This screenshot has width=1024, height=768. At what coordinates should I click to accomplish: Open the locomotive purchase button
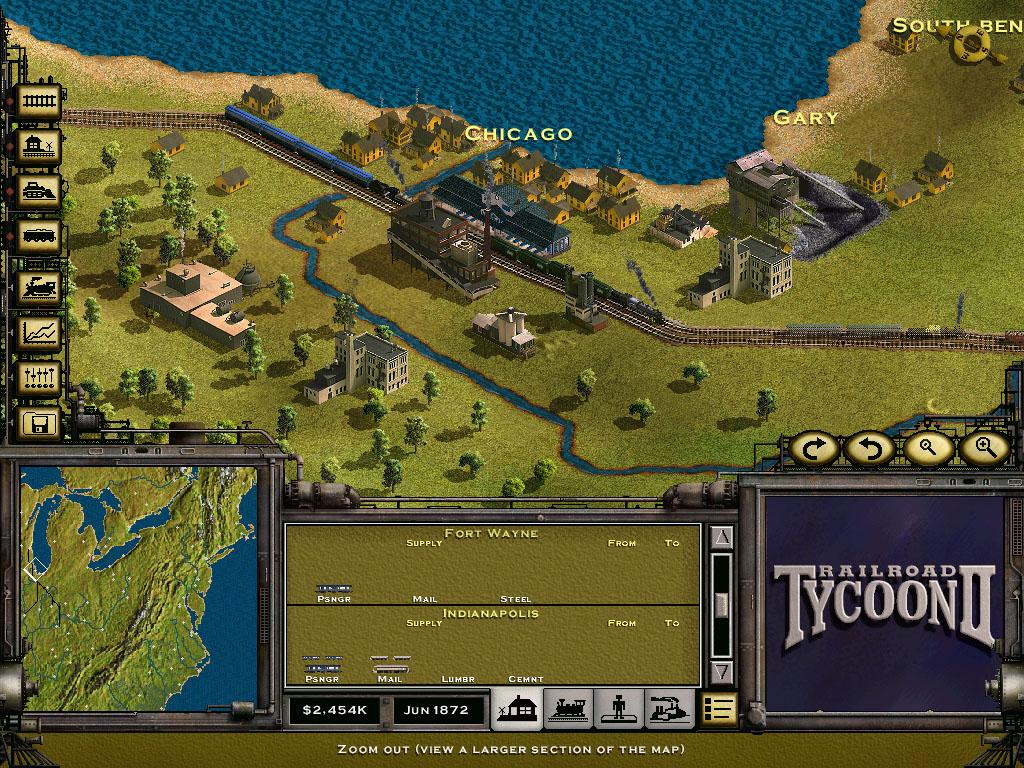(40, 287)
